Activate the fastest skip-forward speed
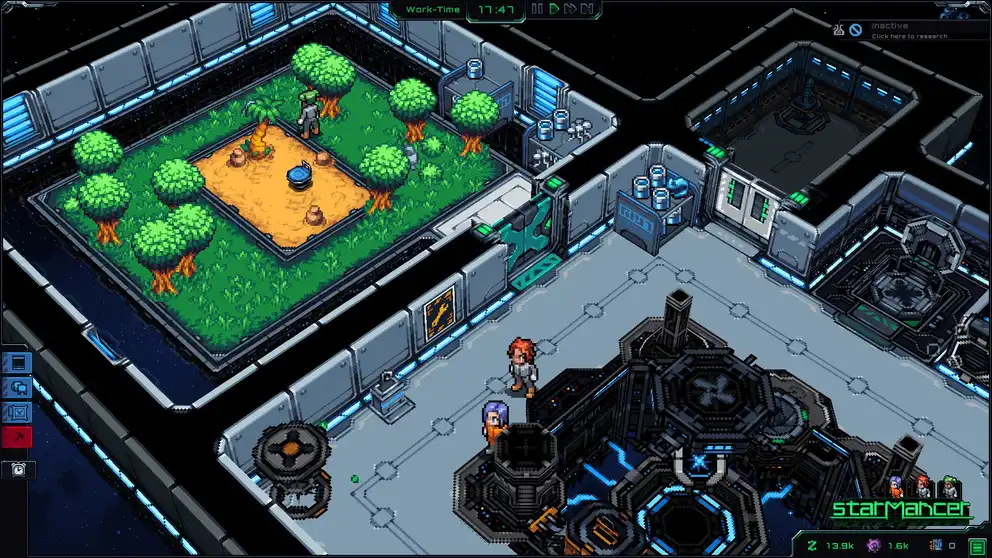This screenshot has height=558, width=992. (x=588, y=9)
